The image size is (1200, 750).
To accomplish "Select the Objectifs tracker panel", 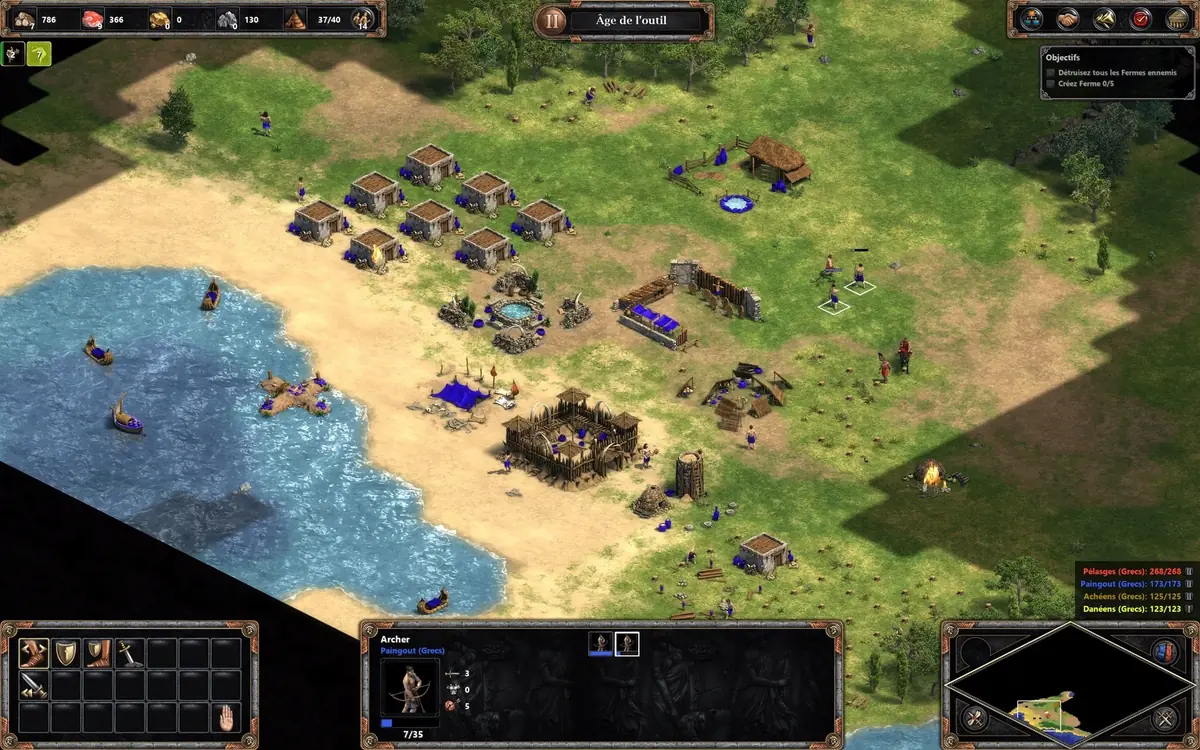I will point(1114,70).
